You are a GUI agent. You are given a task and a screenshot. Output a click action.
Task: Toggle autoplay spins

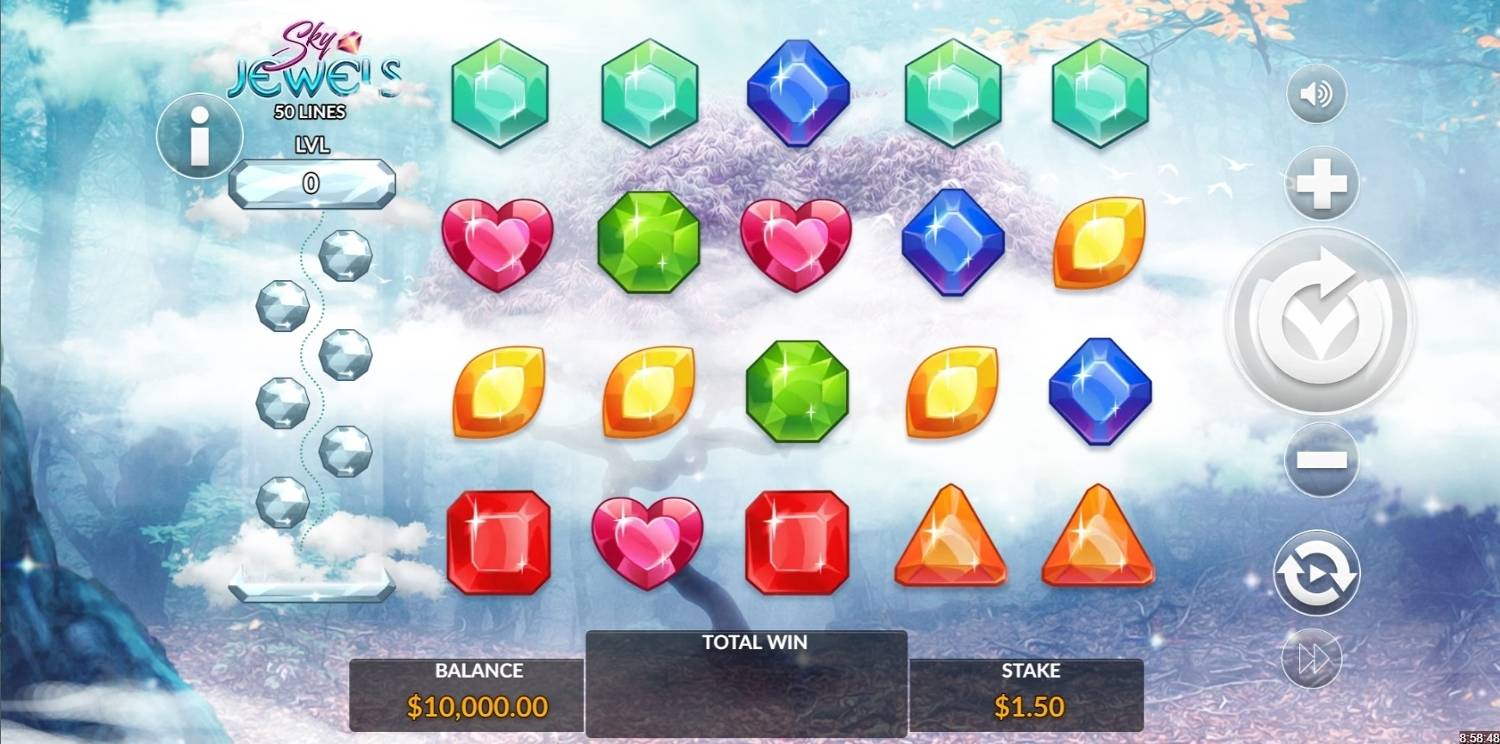click(x=1320, y=568)
